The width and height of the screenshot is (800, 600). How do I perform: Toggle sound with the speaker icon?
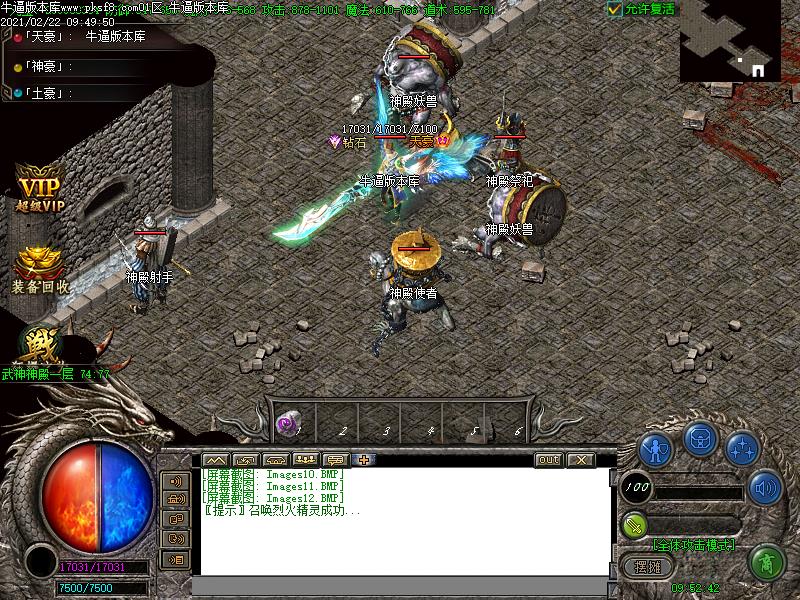[x=766, y=488]
